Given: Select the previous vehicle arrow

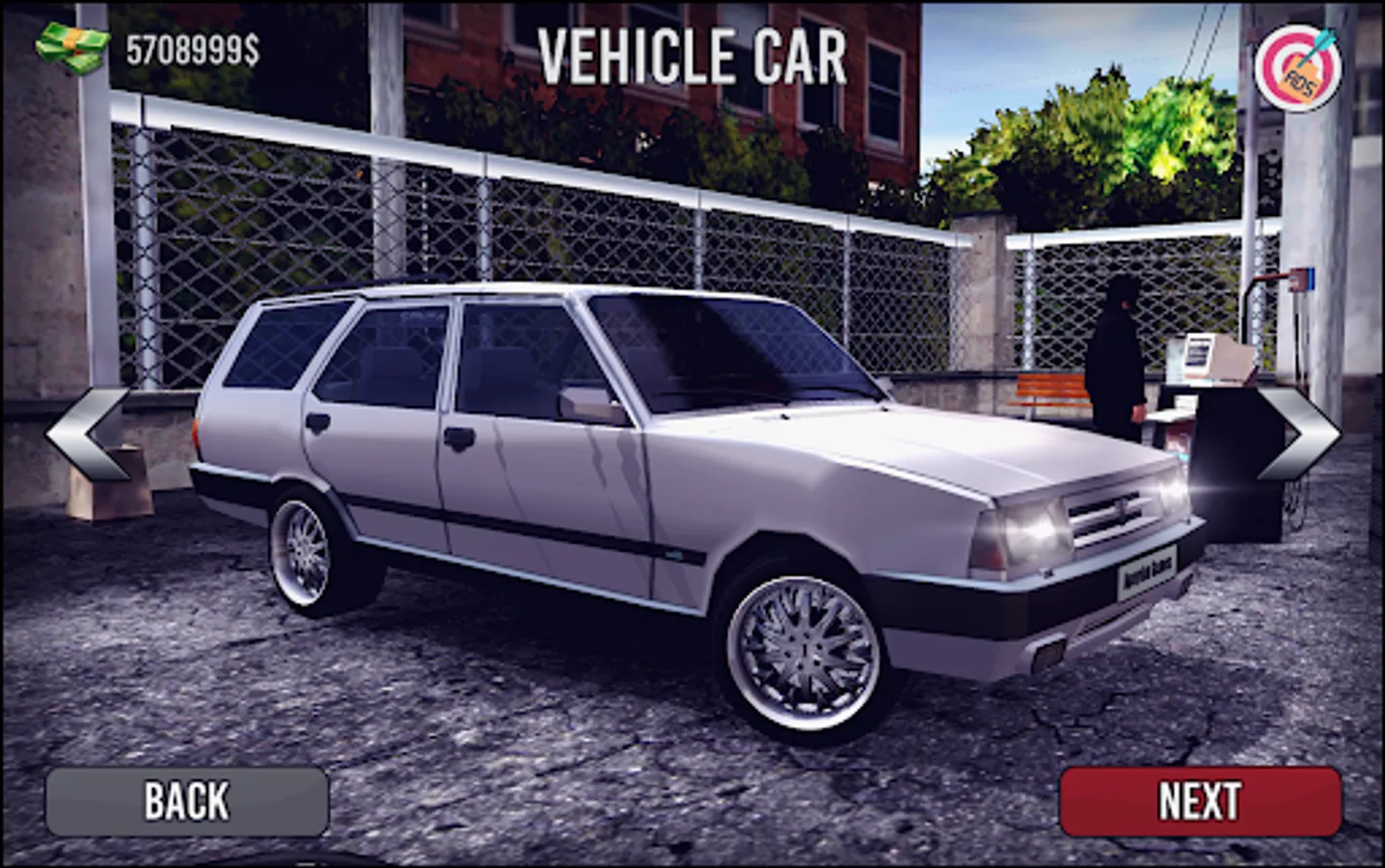Looking at the screenshot, I should [88, 436].
